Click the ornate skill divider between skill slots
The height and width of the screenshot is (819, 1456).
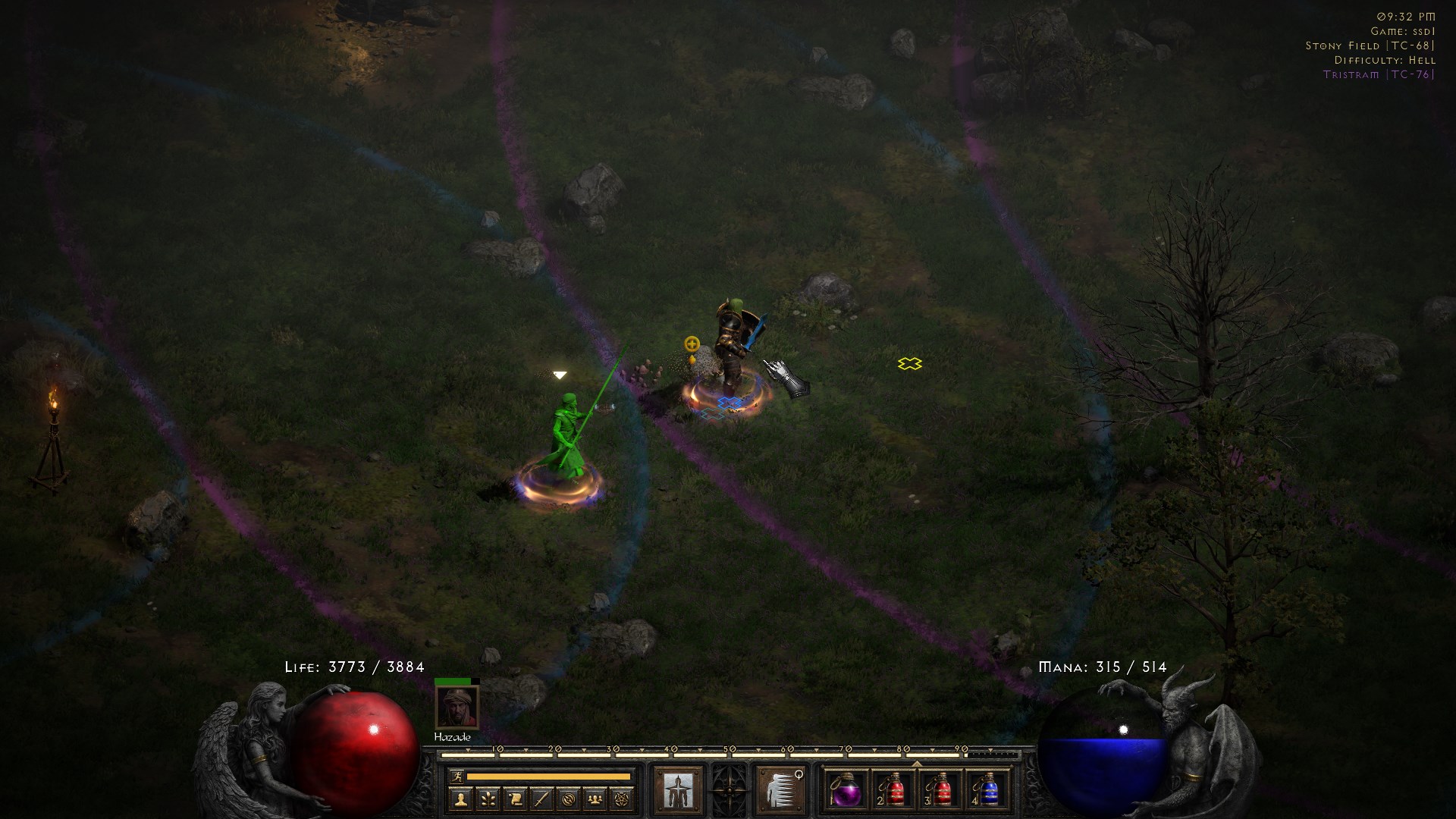[729, 790]
